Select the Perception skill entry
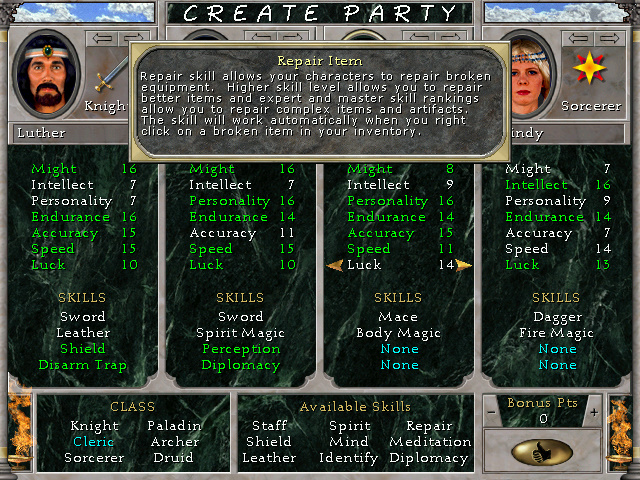 pyautogui.click(x=241, y=349)
